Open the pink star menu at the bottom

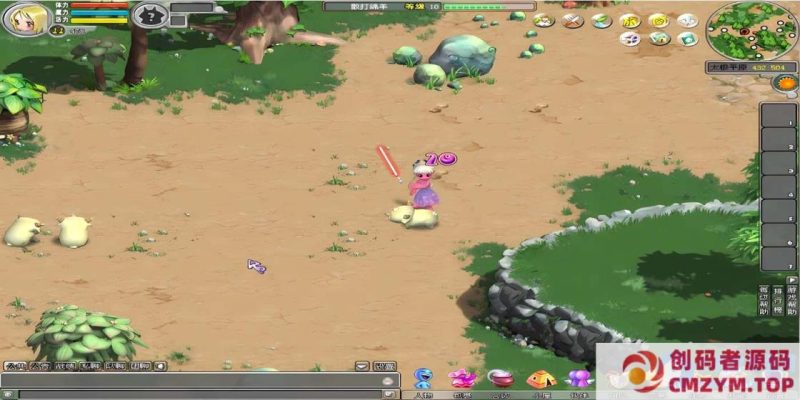(461, 379)
